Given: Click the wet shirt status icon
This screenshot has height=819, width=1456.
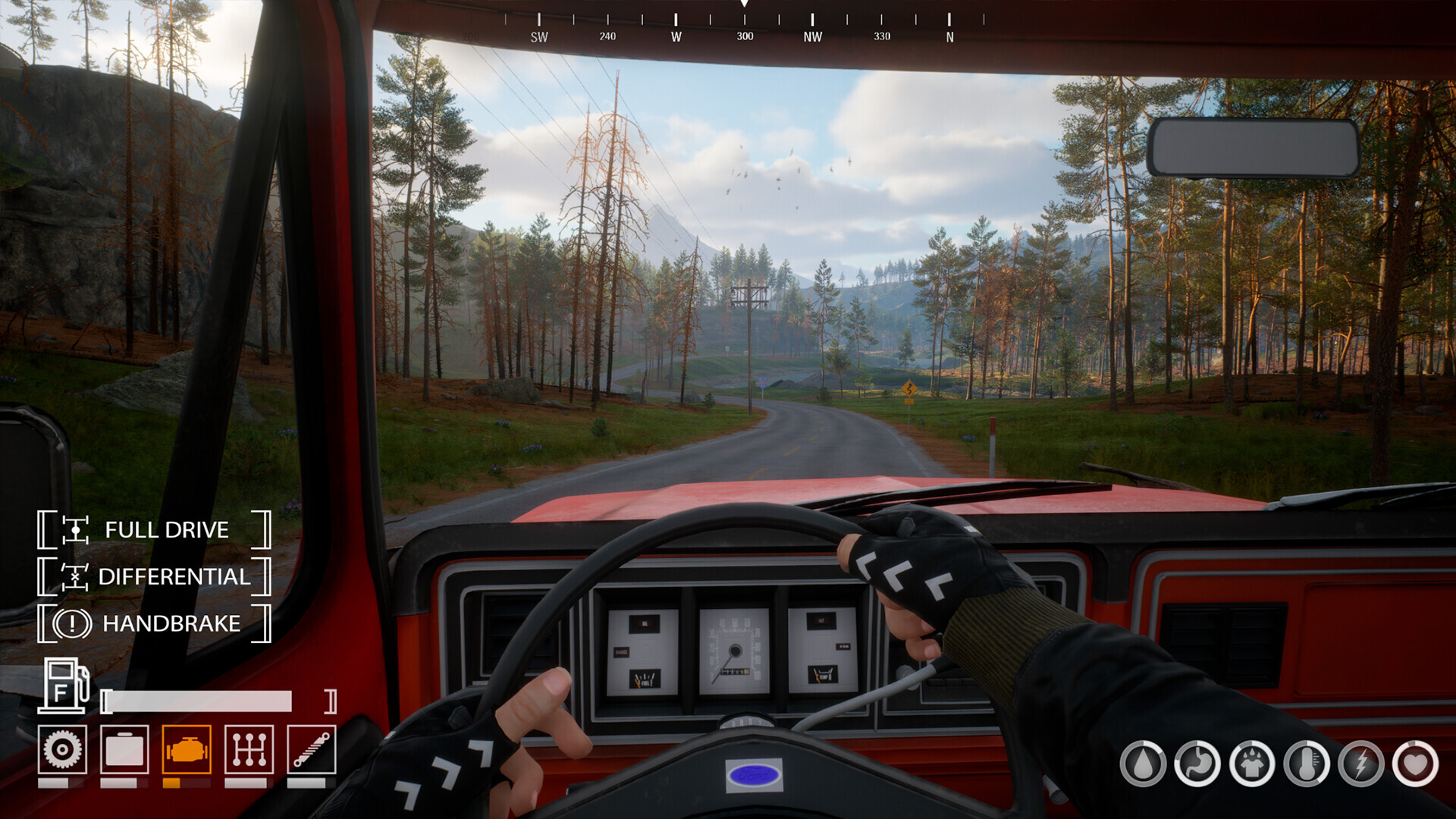Looking at the screenshot, I should coord(1252,763).
